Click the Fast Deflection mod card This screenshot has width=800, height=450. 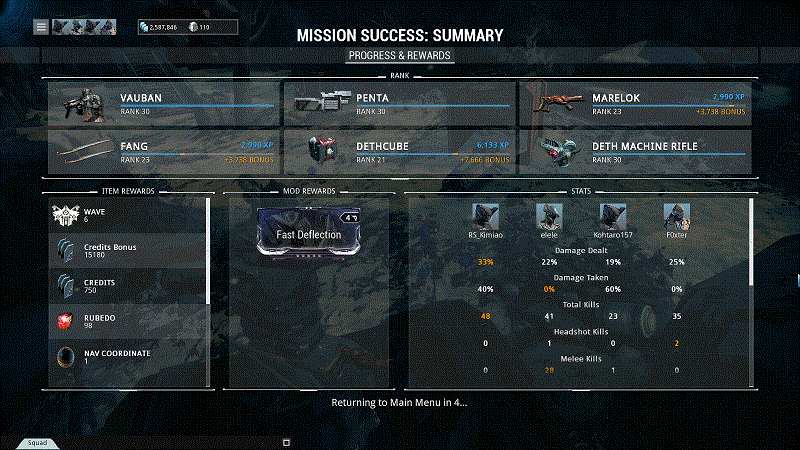point(309,236)
